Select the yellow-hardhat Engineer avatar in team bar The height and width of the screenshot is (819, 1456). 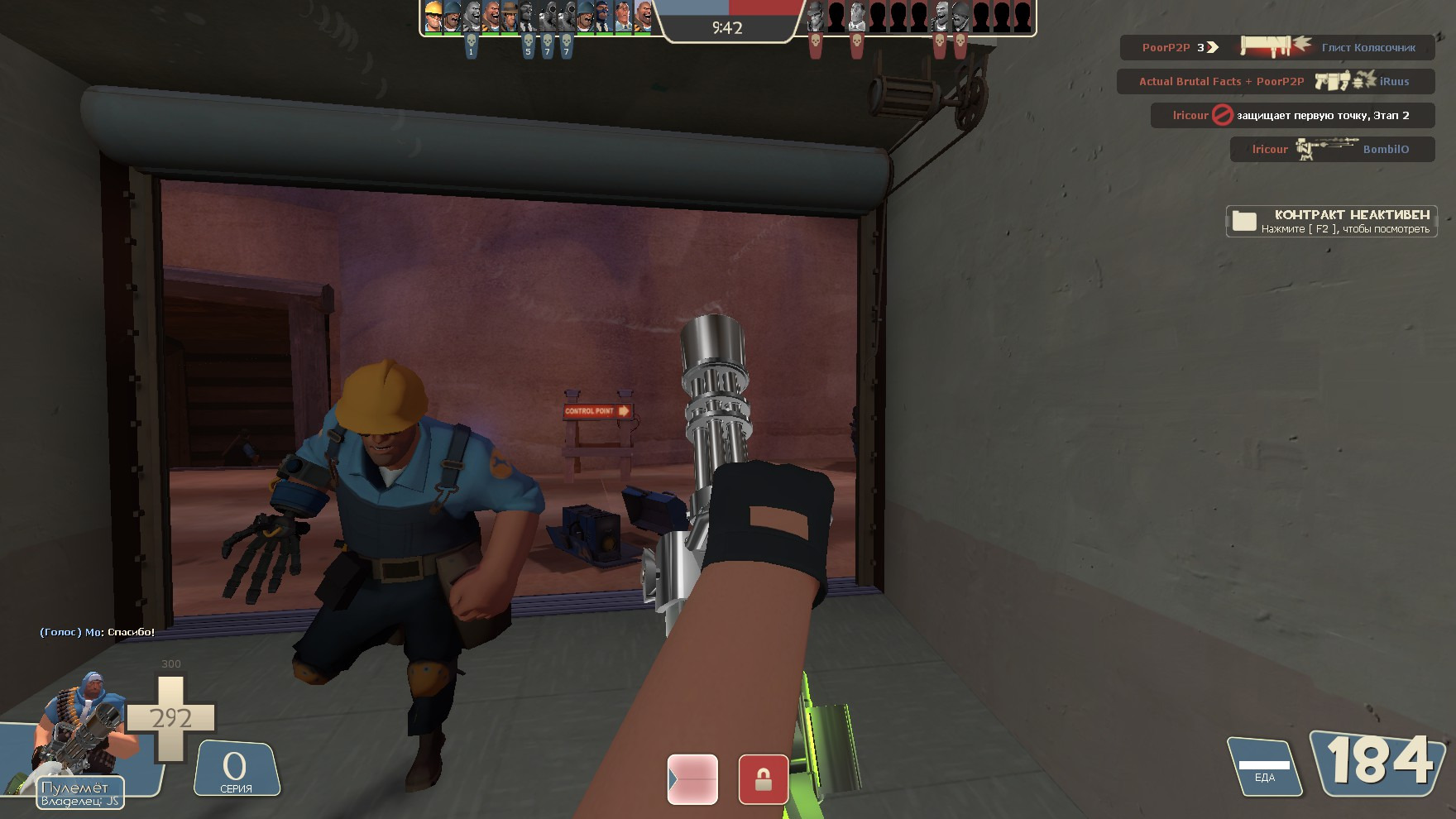pos(433,17)
